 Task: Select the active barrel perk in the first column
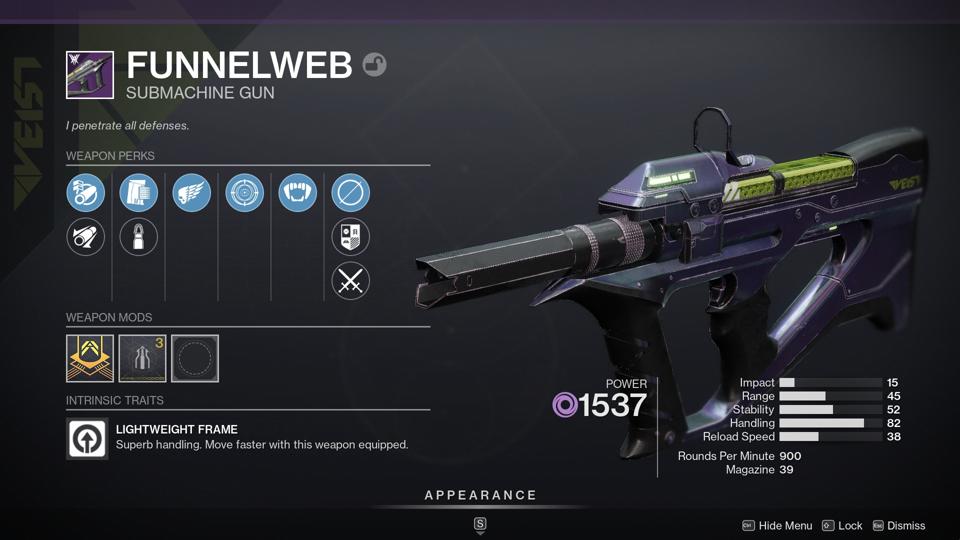[86, 193]
